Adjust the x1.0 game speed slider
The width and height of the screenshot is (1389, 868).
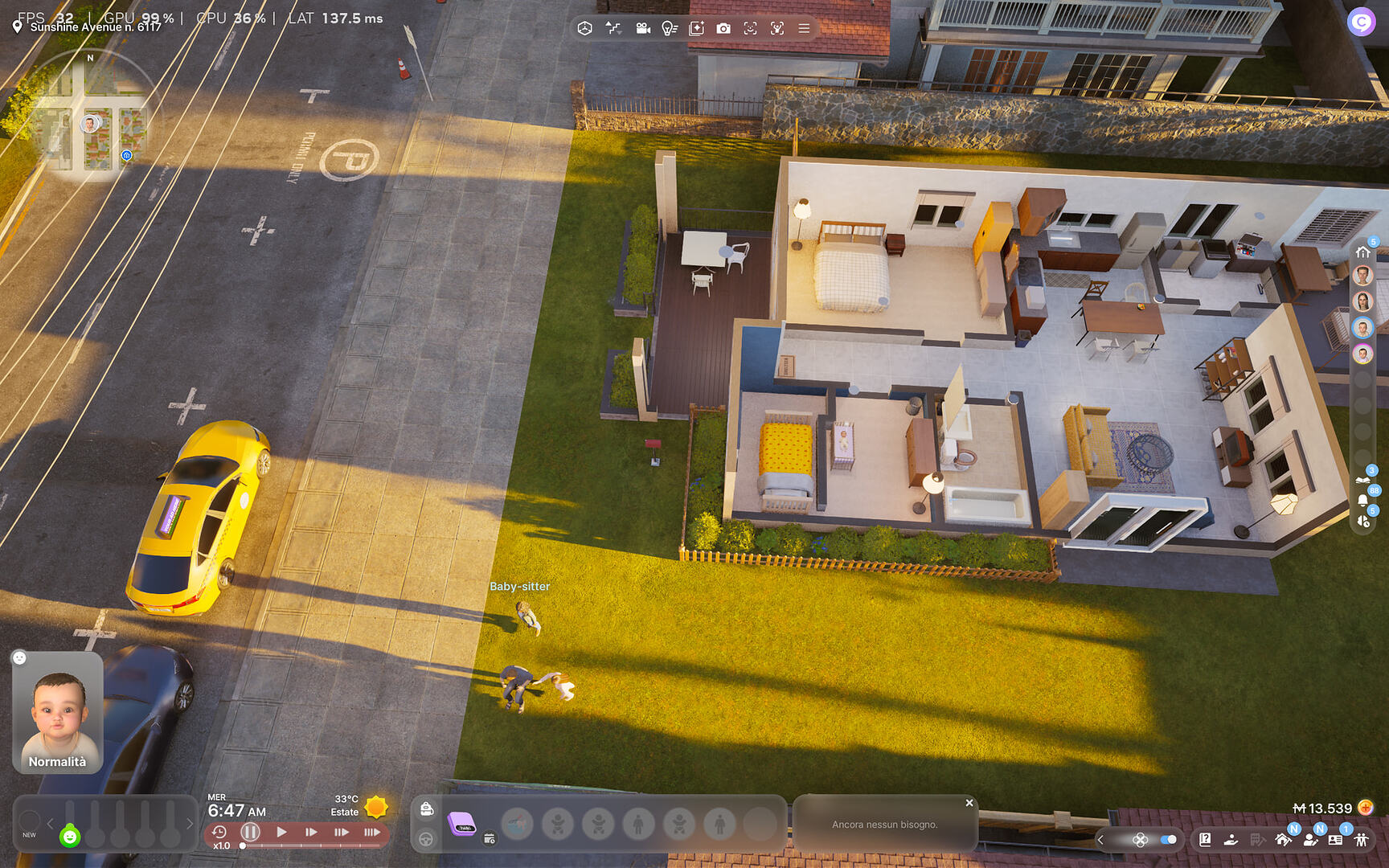coord(243,845)
